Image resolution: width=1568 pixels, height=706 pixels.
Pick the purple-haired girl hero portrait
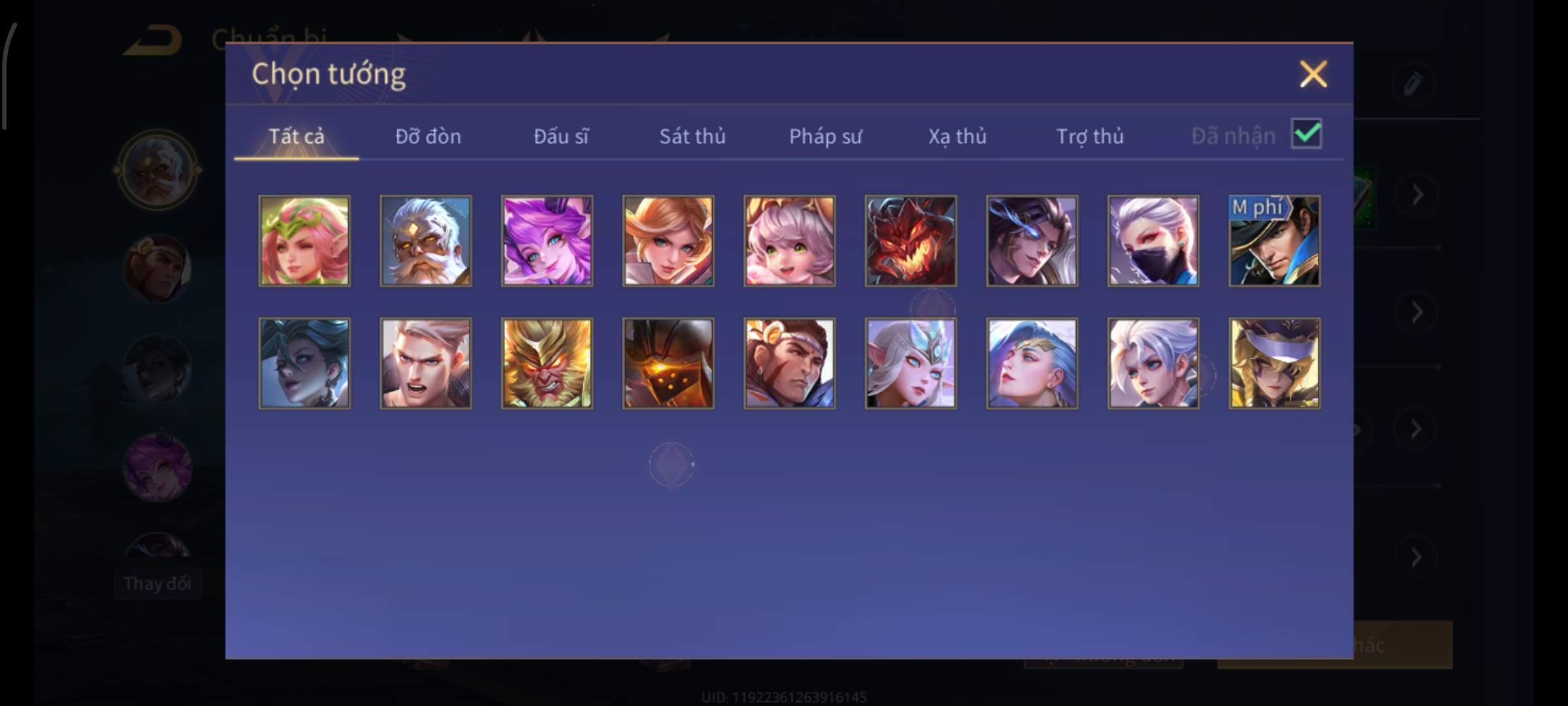pyautogui.click(x=547, y=241)
